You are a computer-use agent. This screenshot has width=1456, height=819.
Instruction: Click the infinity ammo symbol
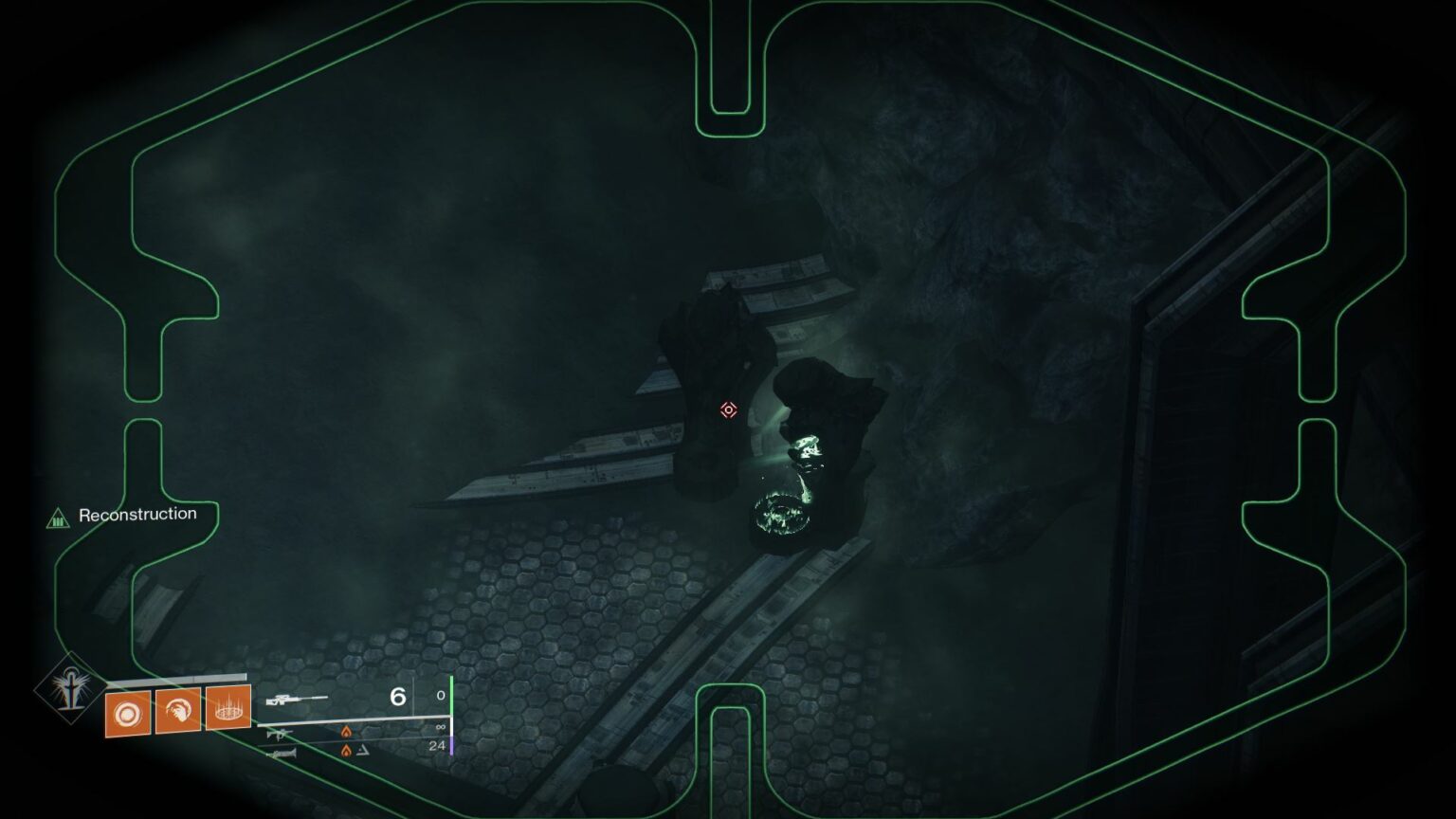(x=441, y=727)
